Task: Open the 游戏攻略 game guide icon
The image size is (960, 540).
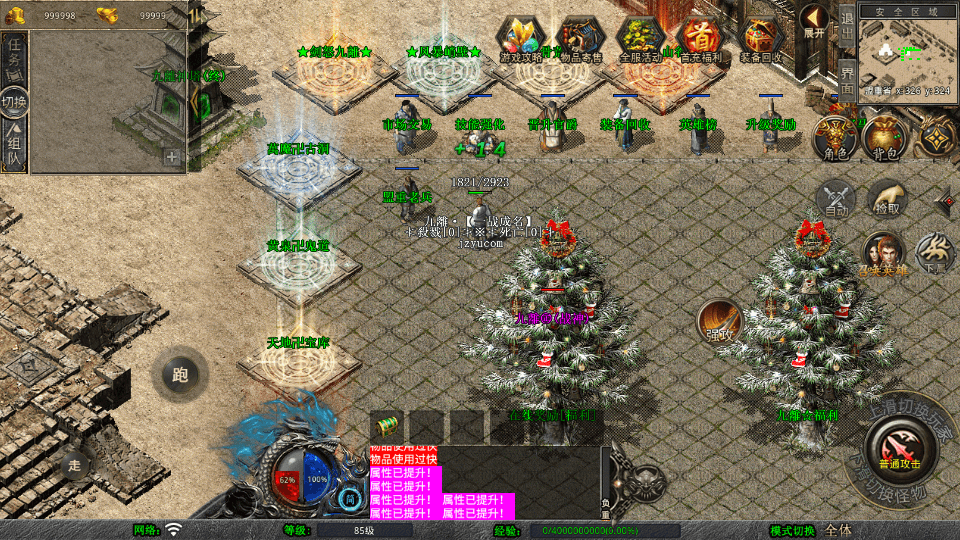Action: click(x=521, y=40)
